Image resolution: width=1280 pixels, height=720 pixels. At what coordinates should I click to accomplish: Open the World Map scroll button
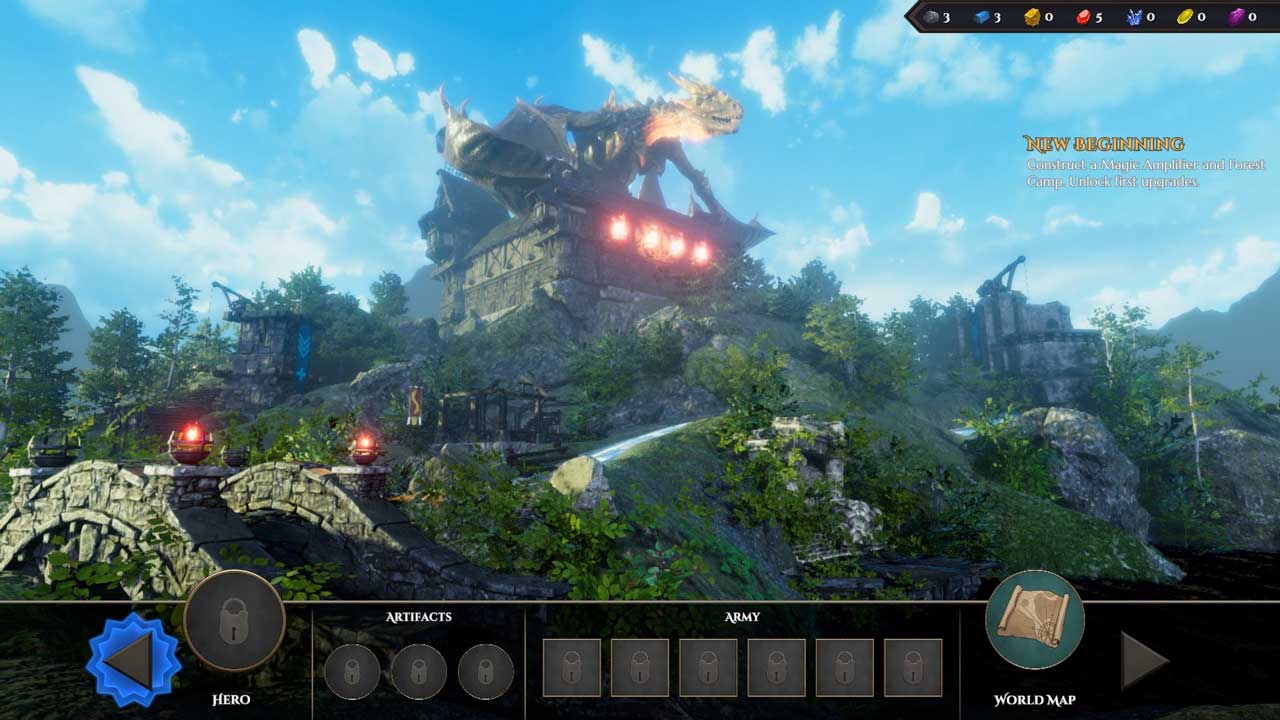point(1034,620)
